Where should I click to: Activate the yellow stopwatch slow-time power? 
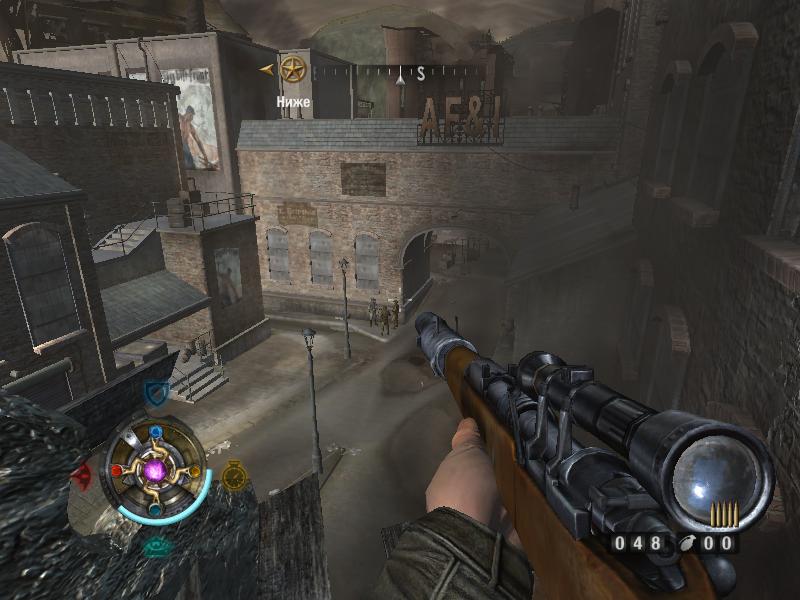pyautogui.click(x=234, y=474)
